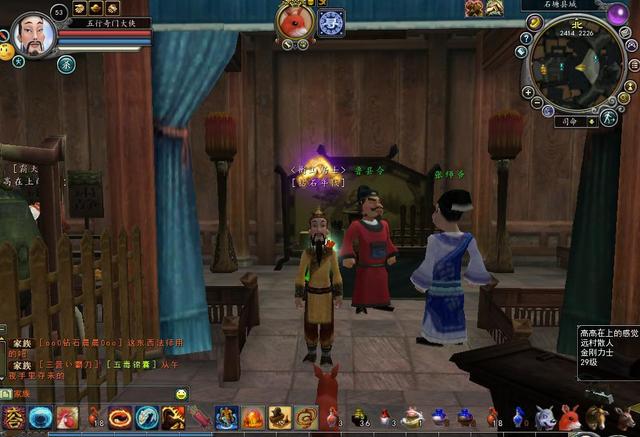Open the red fox pet portrait
This screenshot has height=437, width=640.
click(x=296, y=22)
